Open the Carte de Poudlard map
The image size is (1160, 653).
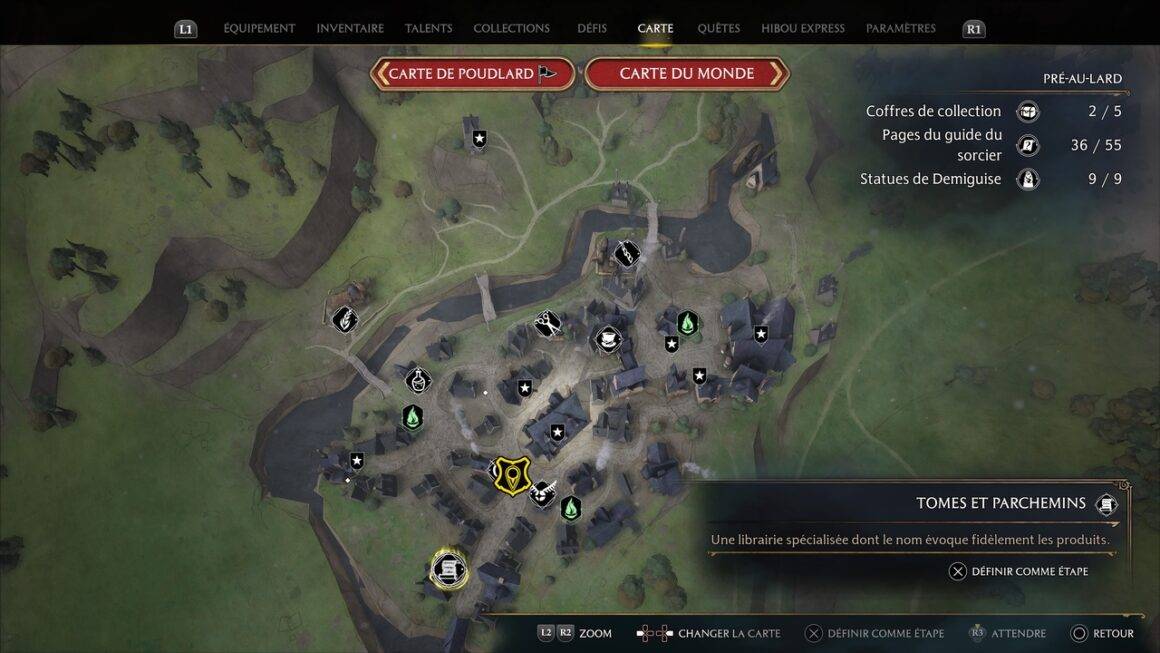pyautogui.click(x=473, y=73)
